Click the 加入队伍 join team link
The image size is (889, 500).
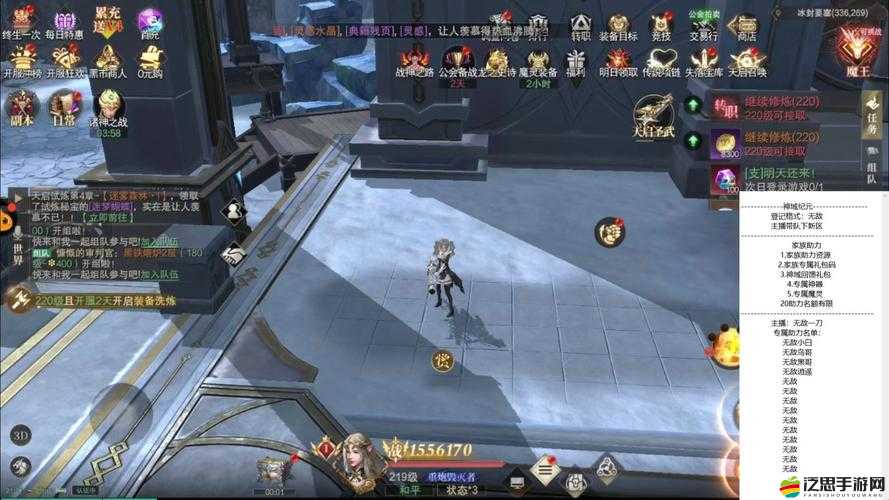(159, 274)
